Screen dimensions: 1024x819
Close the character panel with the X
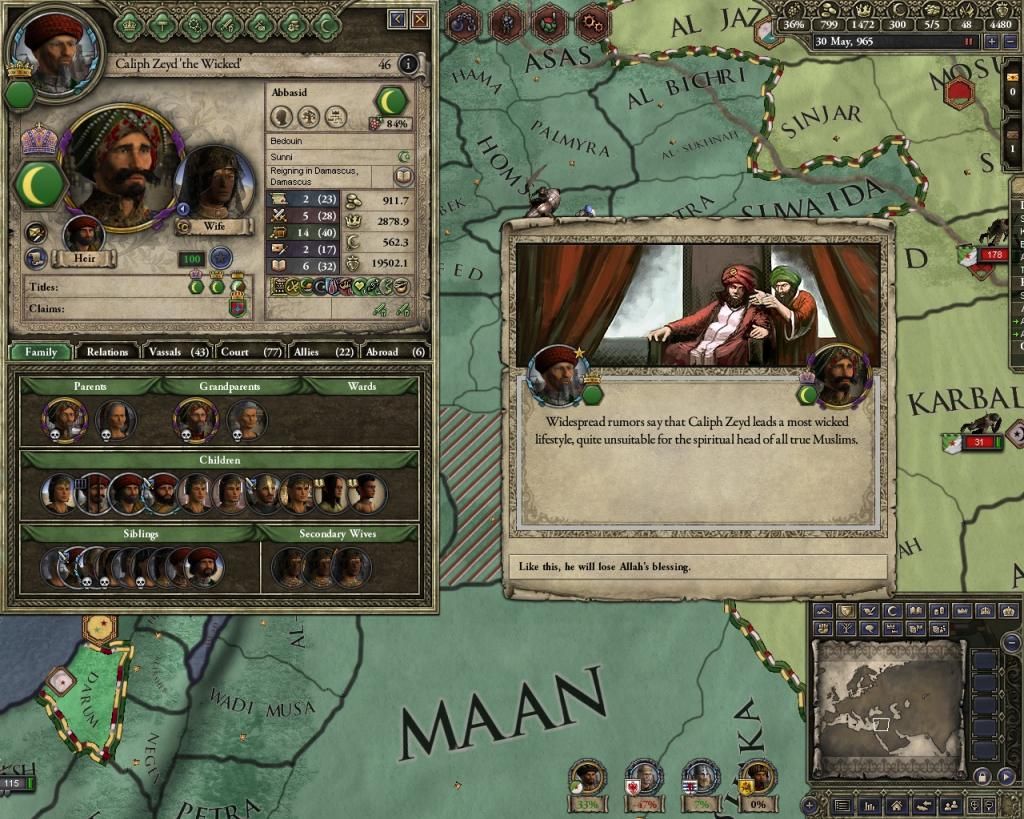click(x=421, y=19)
